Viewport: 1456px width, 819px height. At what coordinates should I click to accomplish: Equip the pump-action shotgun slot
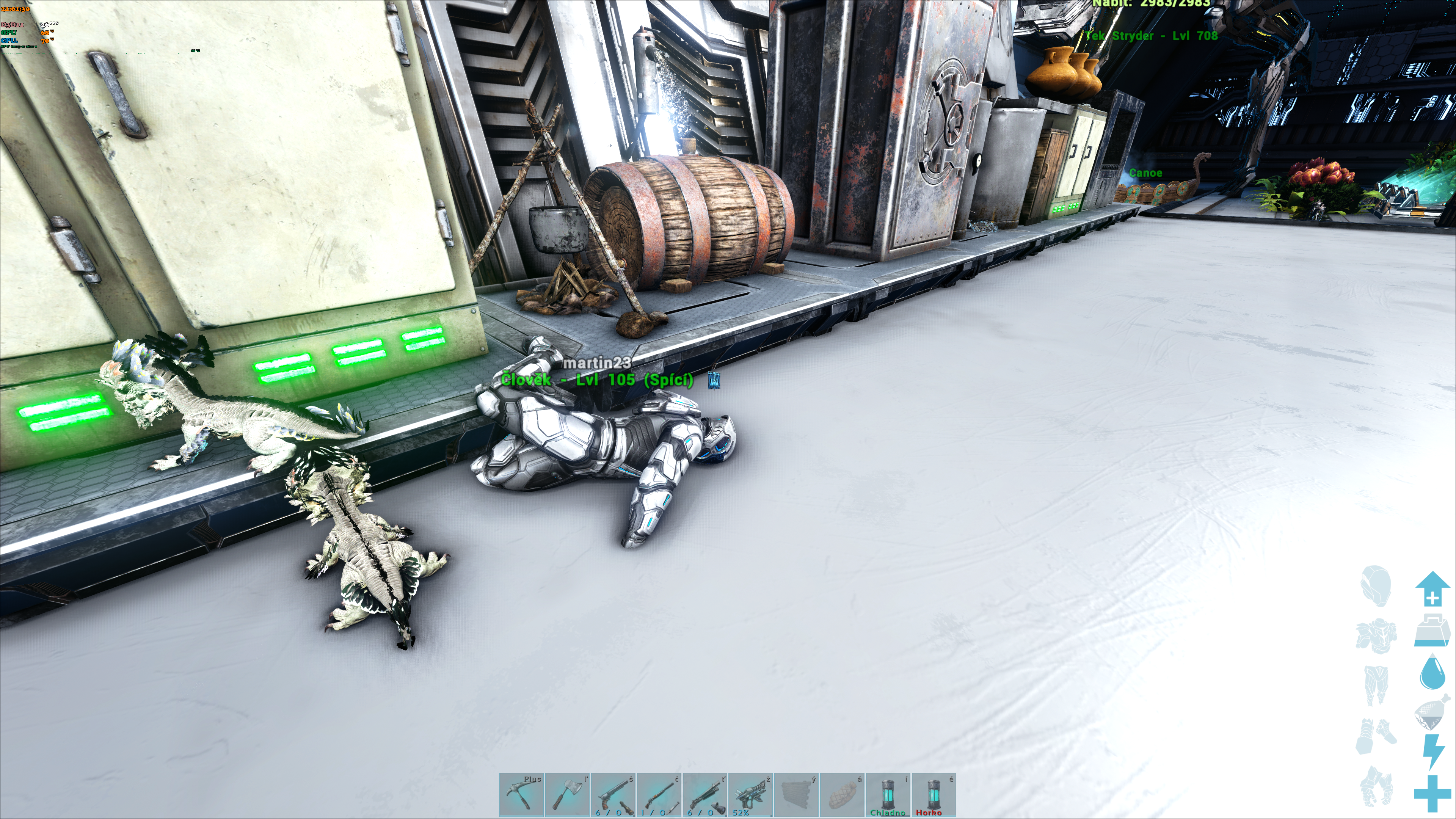pos(705,795)
